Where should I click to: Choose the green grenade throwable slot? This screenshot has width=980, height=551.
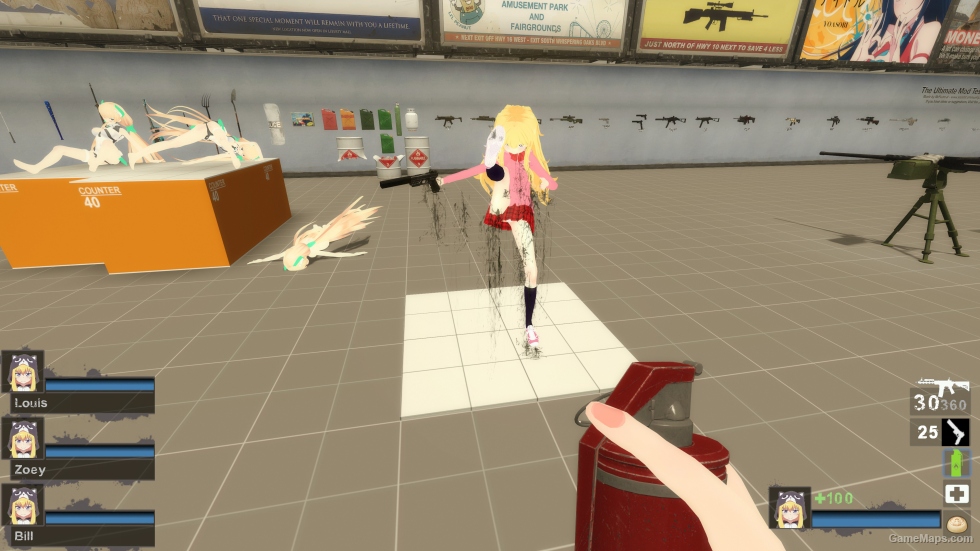(x=956, y=463)
